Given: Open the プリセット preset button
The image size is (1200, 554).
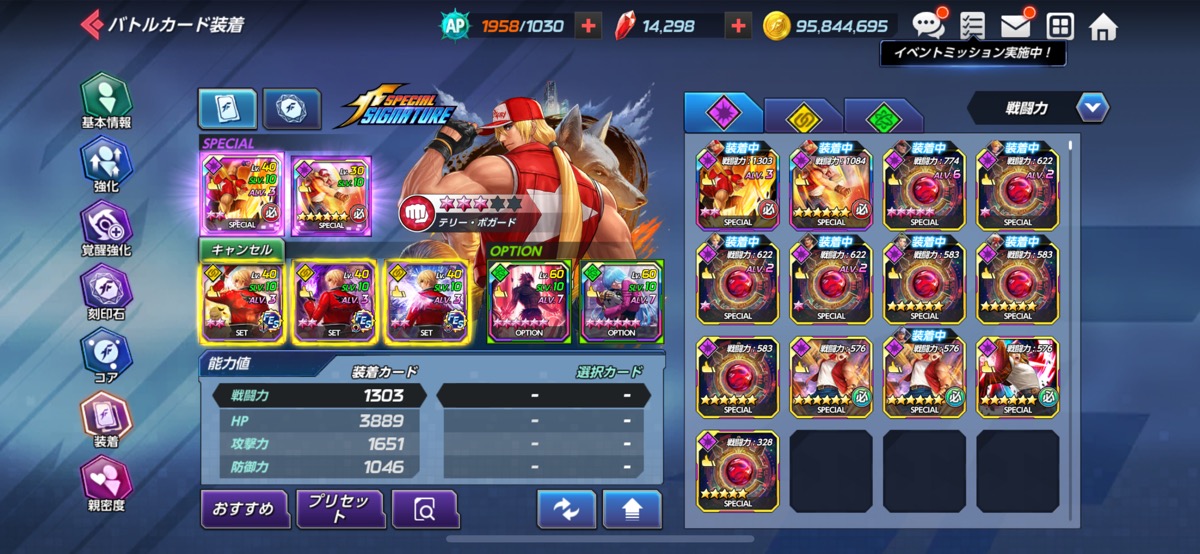Looking at the screenshot, I should tap(340, 509).
